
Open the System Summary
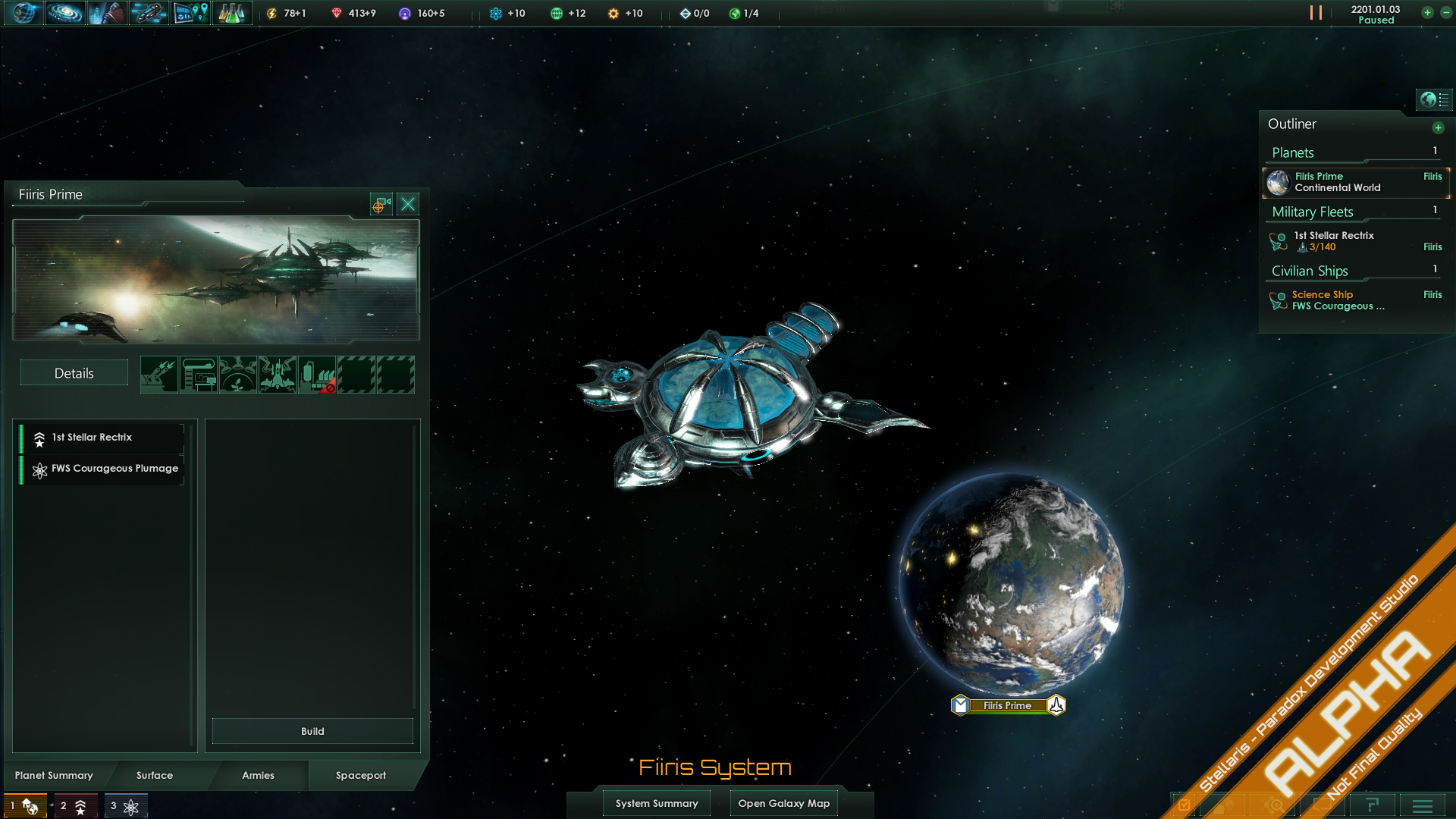(657, 803)
